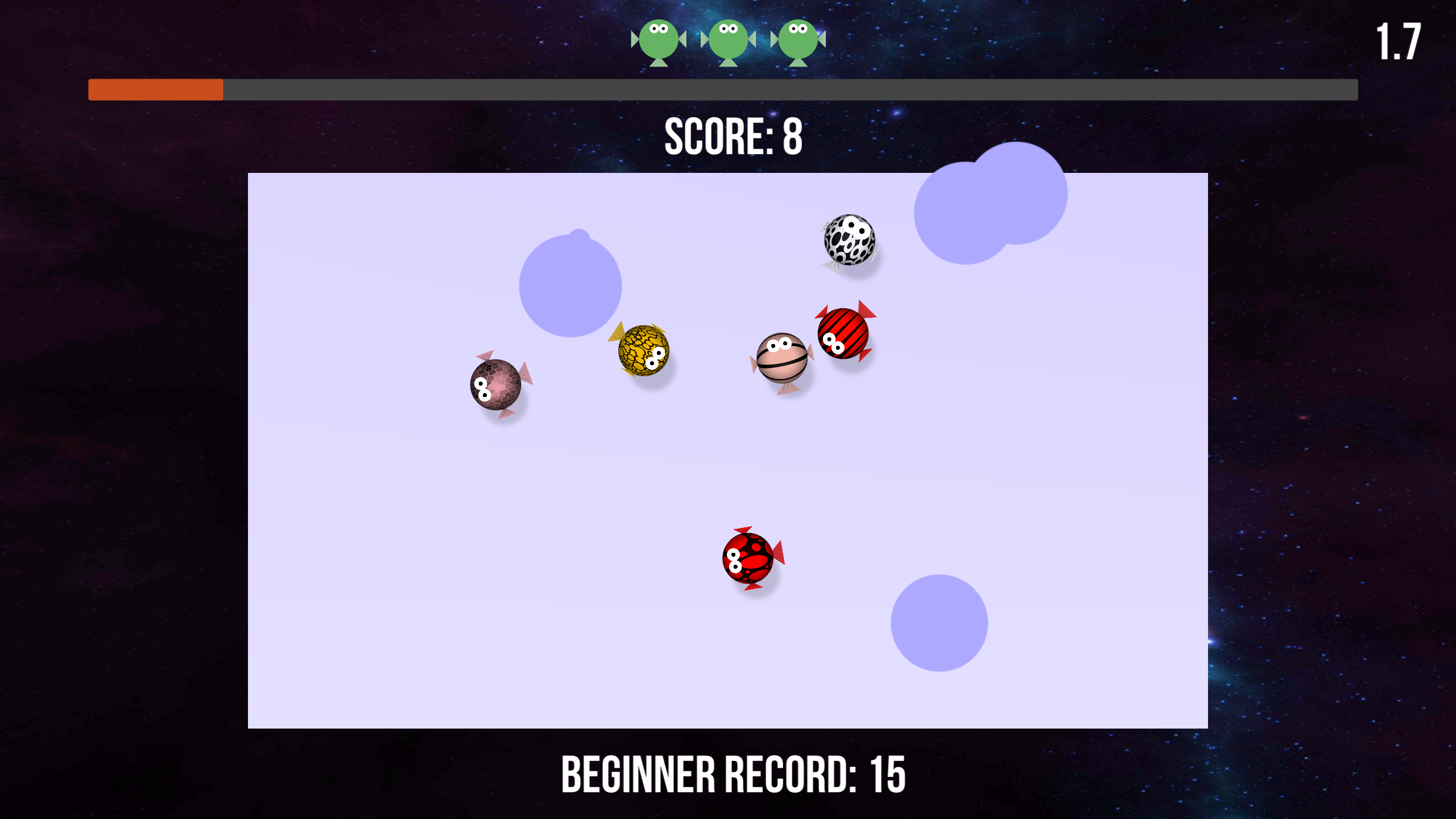The height and width of the screenshot is (819, 1456).
Task: Select the yellow patterned creature
Action: (x=643, y=350)
